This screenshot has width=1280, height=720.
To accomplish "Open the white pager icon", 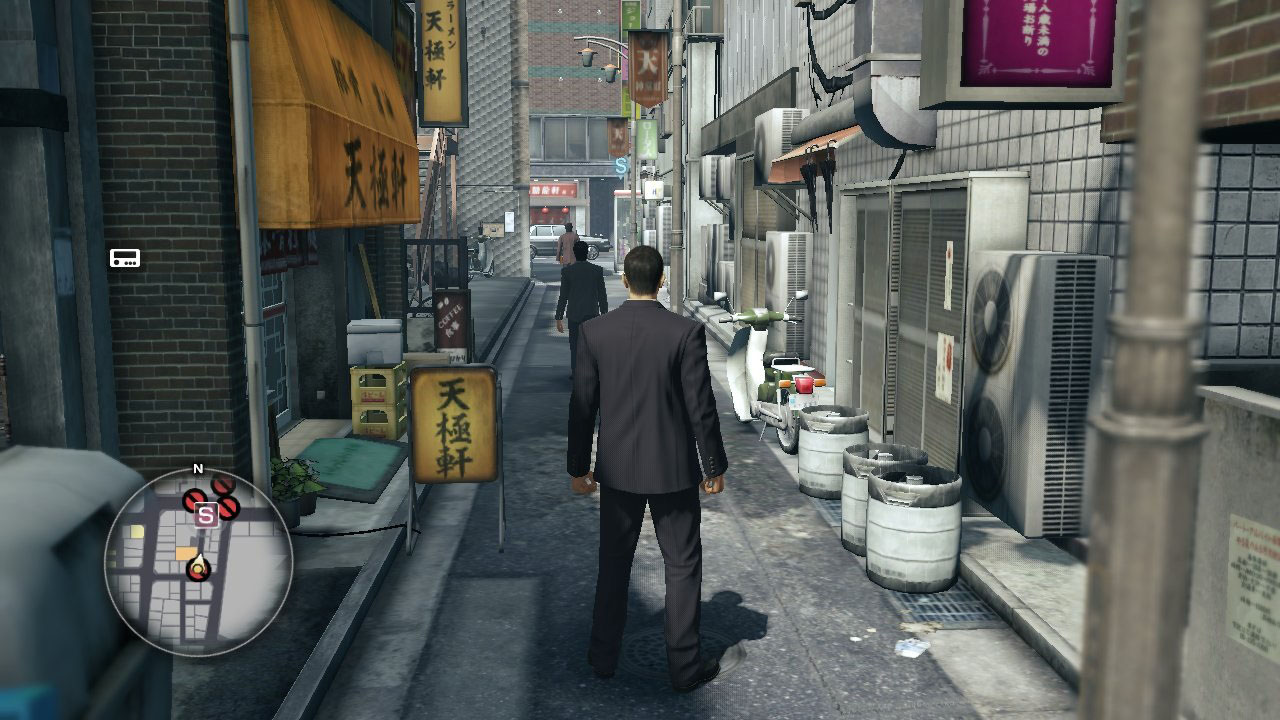I will point(125,258).
